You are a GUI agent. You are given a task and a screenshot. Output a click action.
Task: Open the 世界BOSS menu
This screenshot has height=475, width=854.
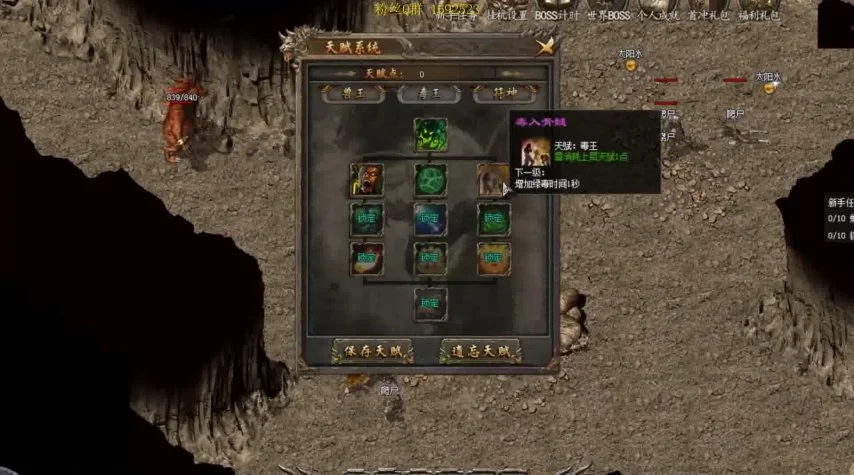pos(610,17)
